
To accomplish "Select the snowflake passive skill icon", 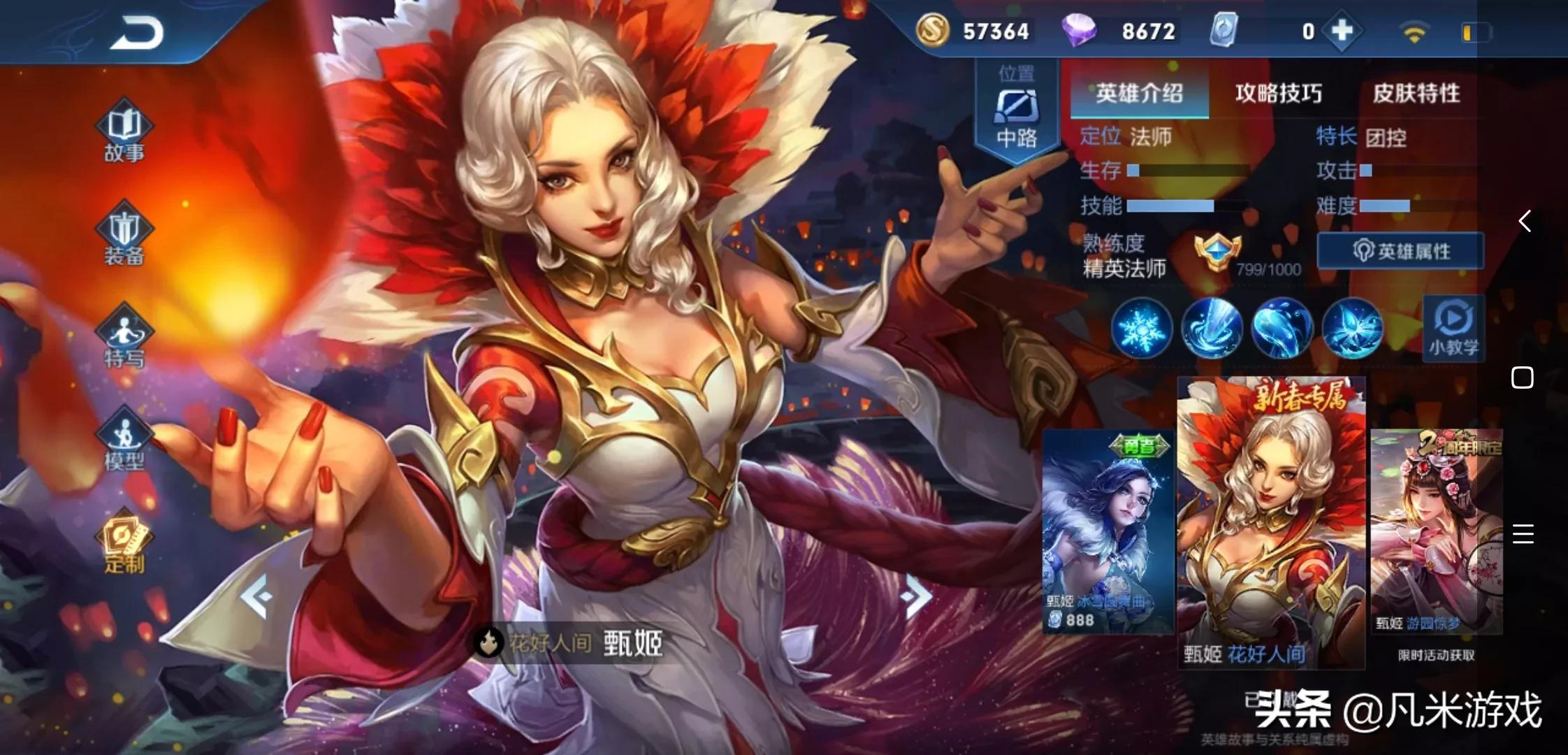I will 1141,328.
